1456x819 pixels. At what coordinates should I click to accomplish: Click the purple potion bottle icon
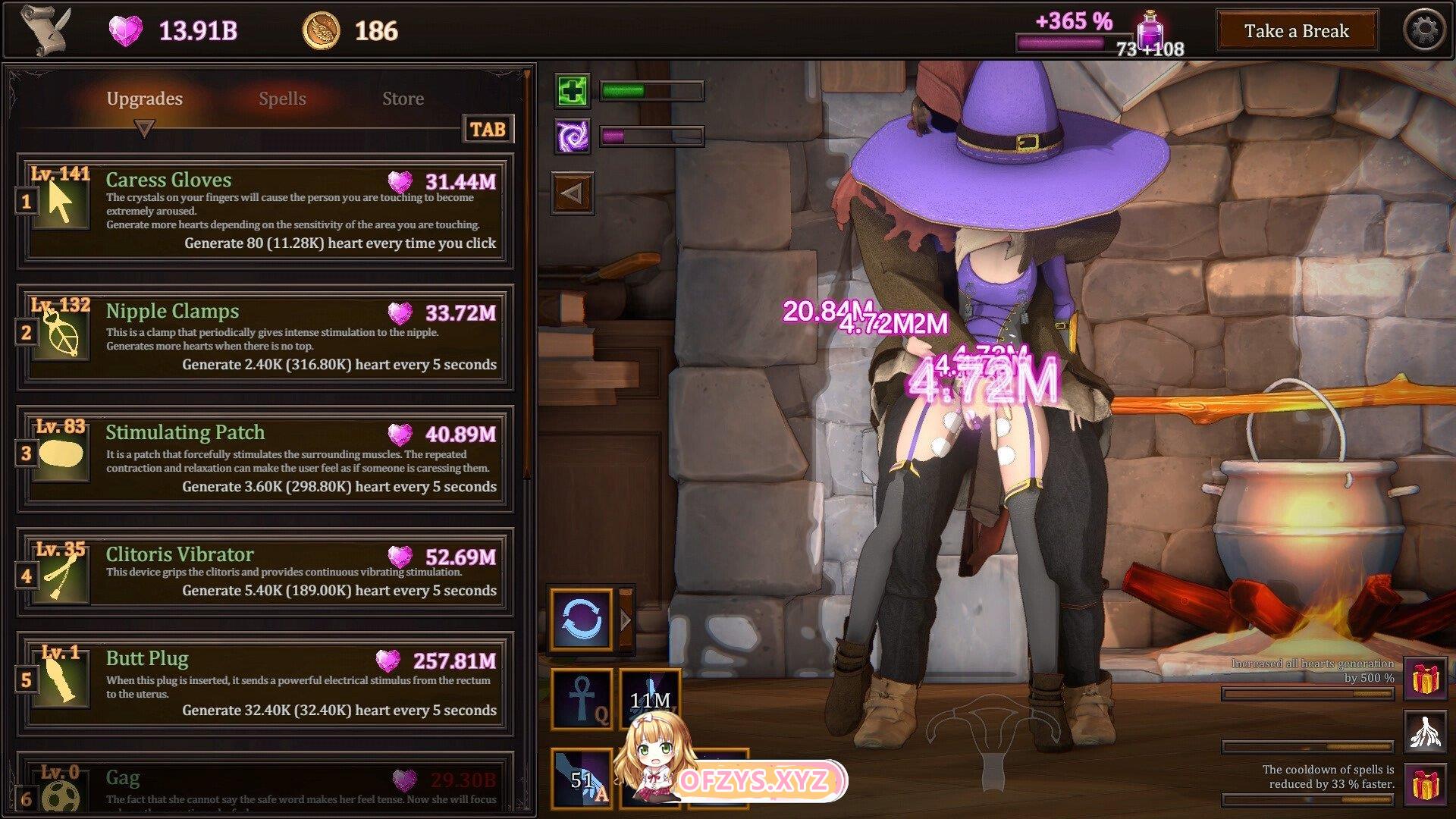[1150, 30]
